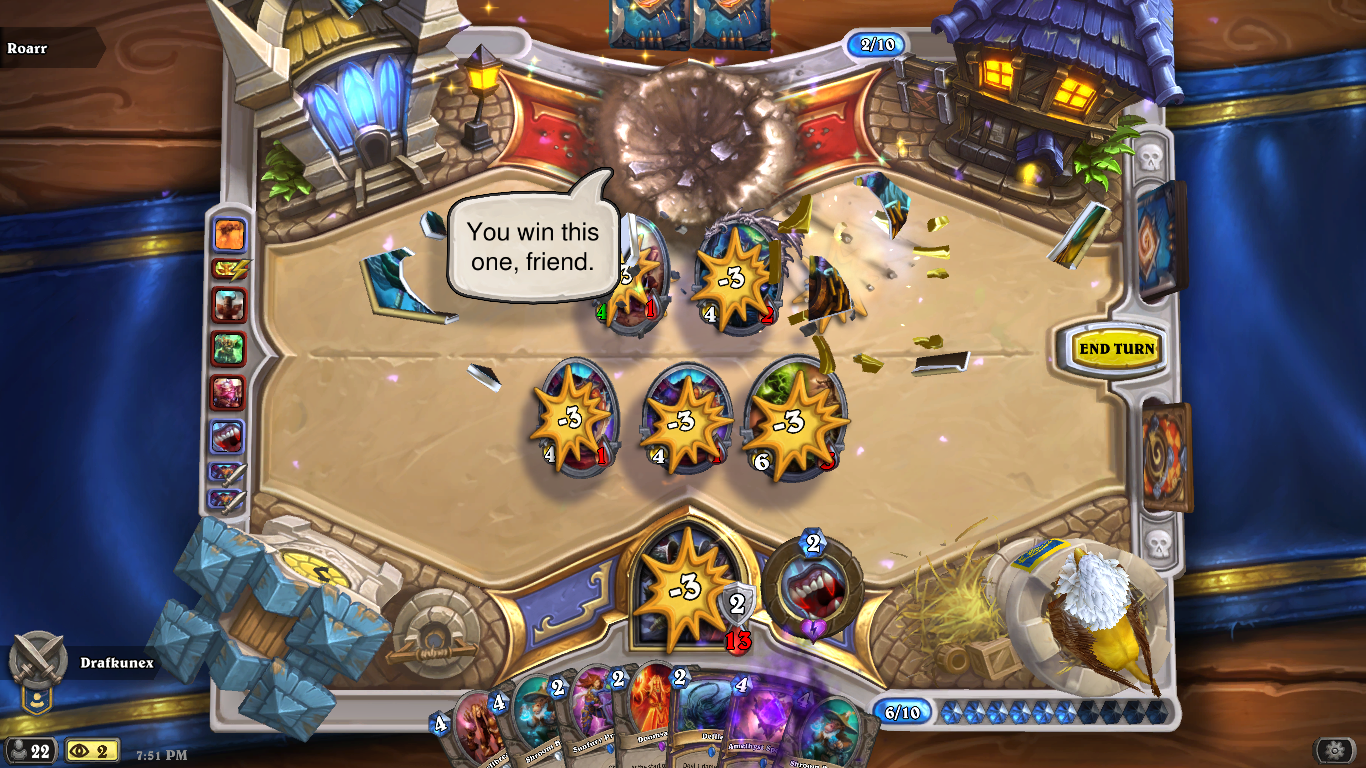This screenshot has height=768, width=1366.
Task: Open the friends list showing 22
Action: click(x=29, y=750)
